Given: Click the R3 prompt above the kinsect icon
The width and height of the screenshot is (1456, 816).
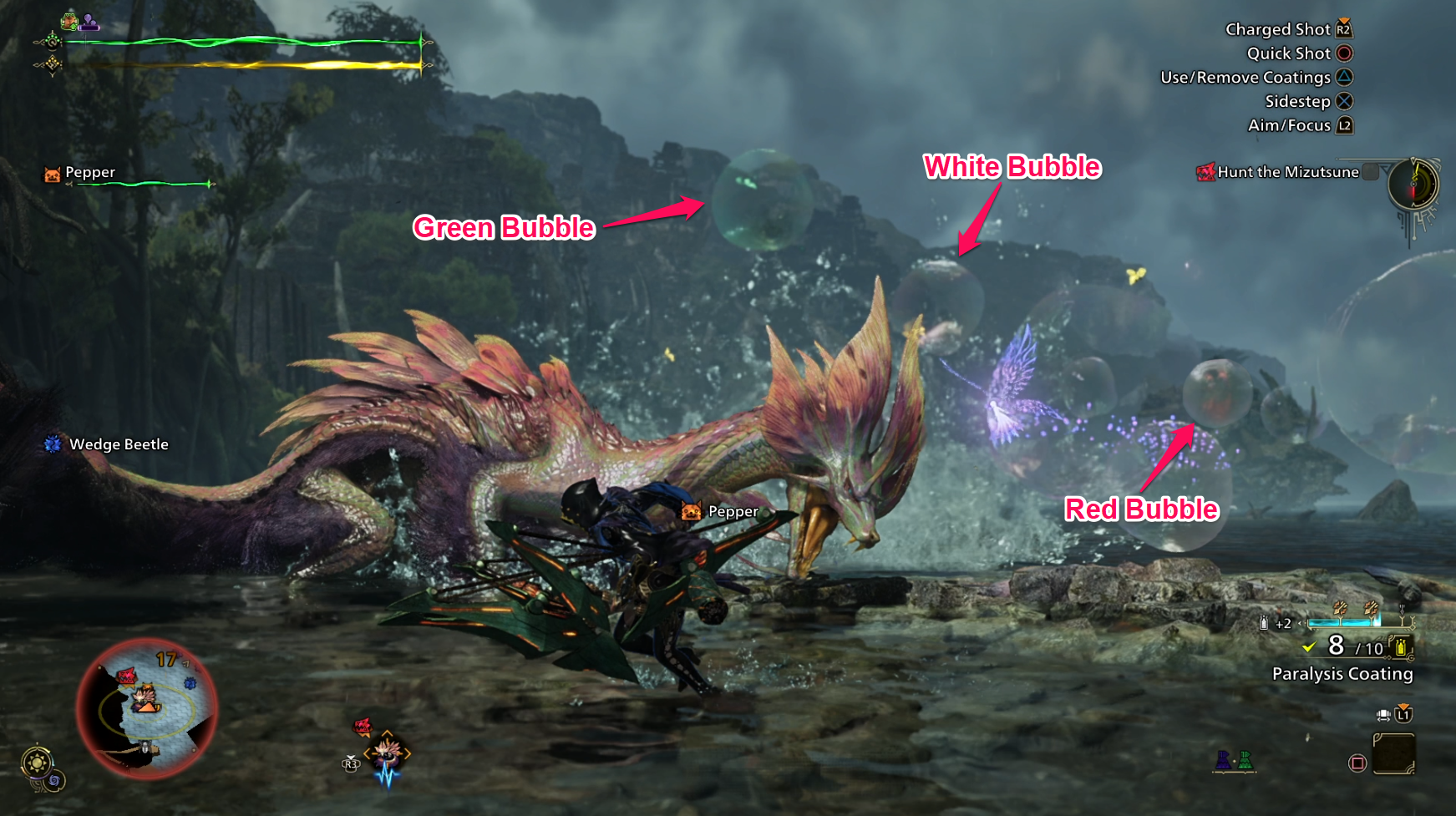Looking at the screenshot, I should (x=351, y=764).
